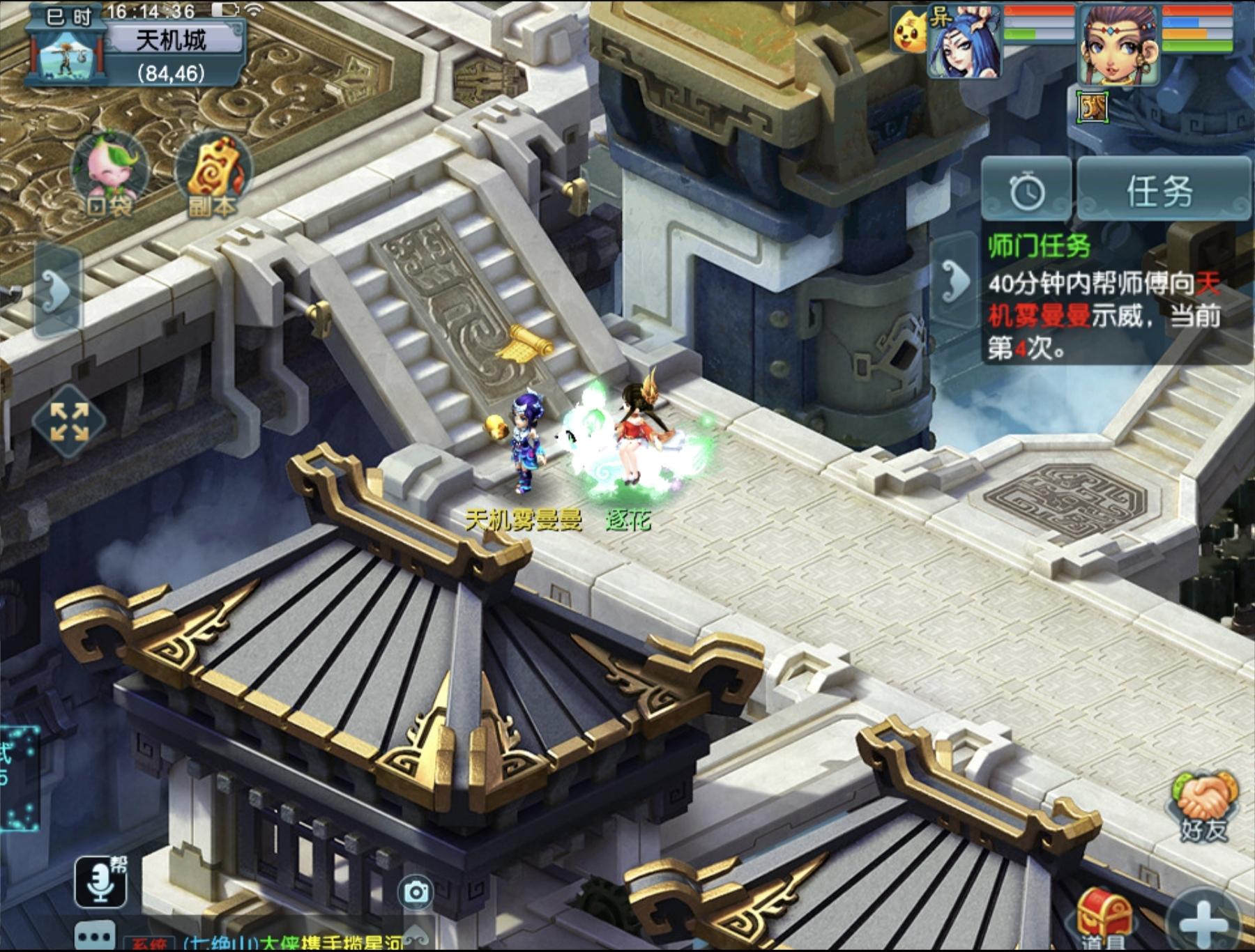
Task: Inspect the buff icon below the portrait
Action: [1092, 107]
